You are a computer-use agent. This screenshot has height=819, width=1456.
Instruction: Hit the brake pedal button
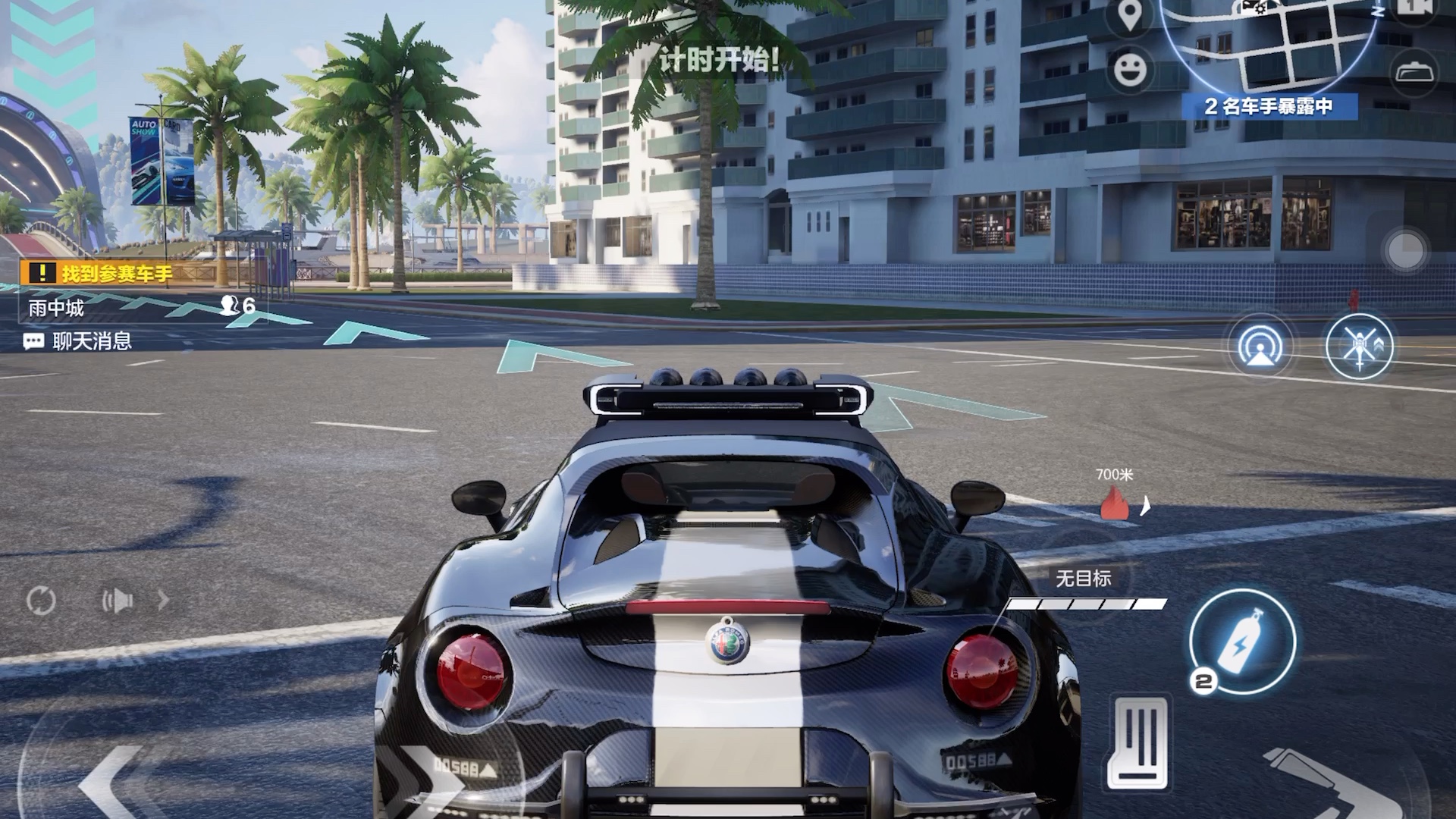pos(1138,743)
